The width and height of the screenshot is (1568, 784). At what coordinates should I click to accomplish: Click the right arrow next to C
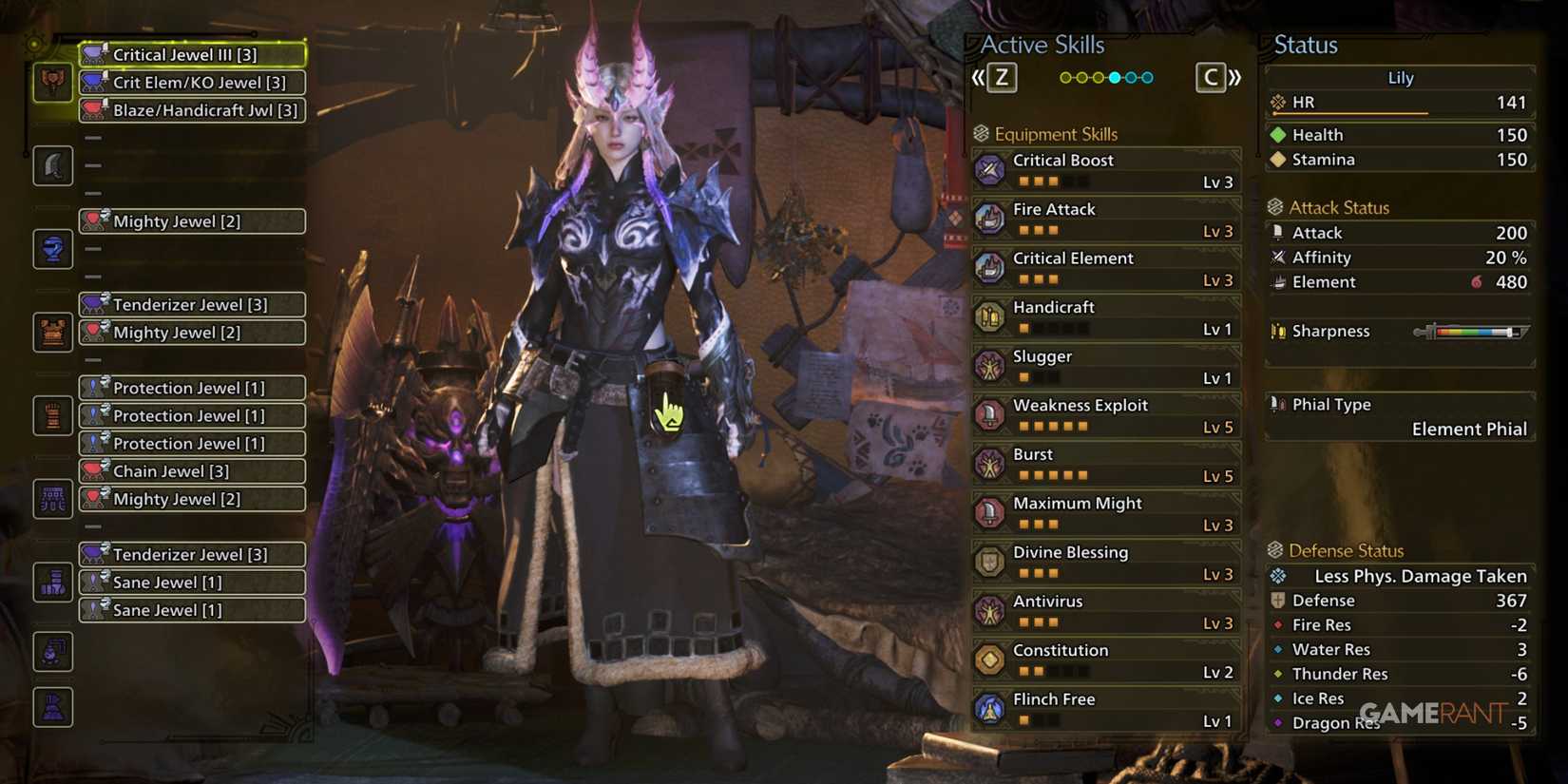[x=1233, y=77]
